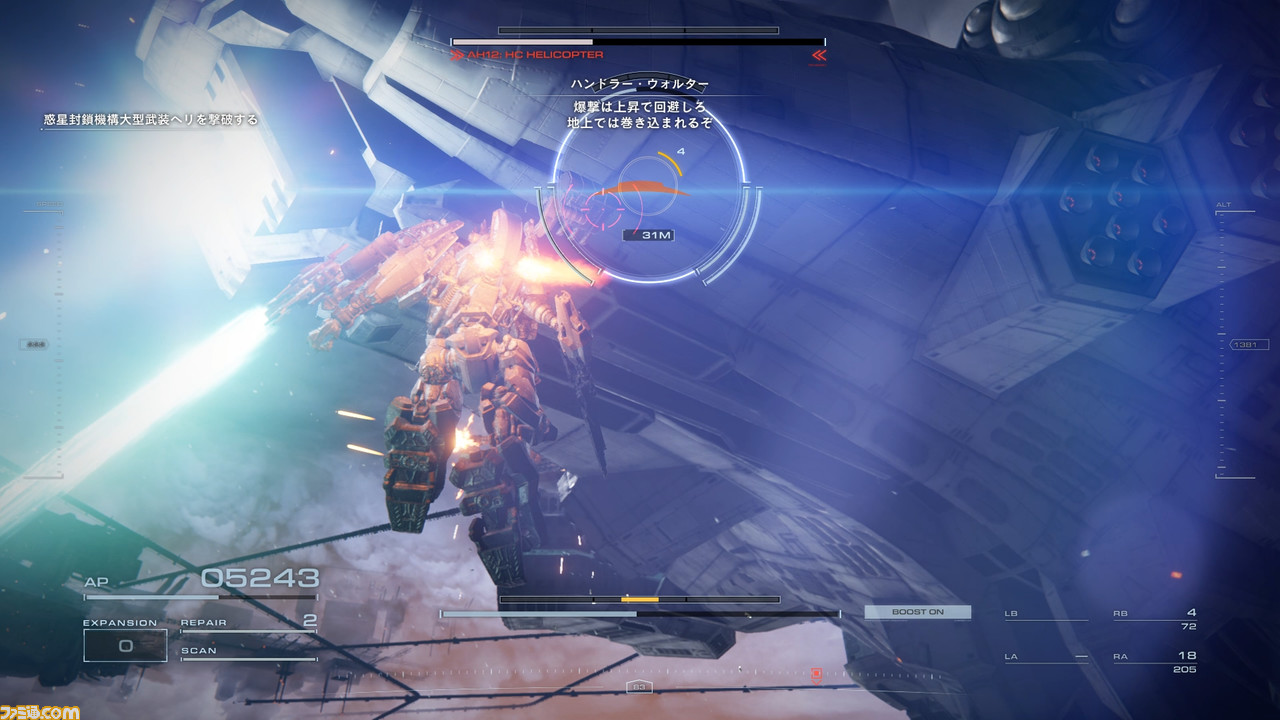Select the EXPANSION slot box
Viewport: 1280px width, 720px height.
coord(125,645)
